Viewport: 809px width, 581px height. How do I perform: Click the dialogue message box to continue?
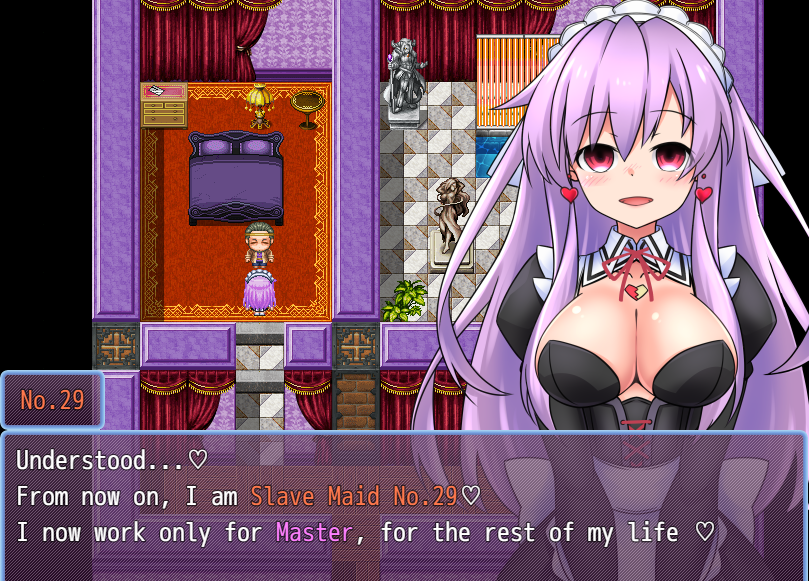tap(404, 505)
